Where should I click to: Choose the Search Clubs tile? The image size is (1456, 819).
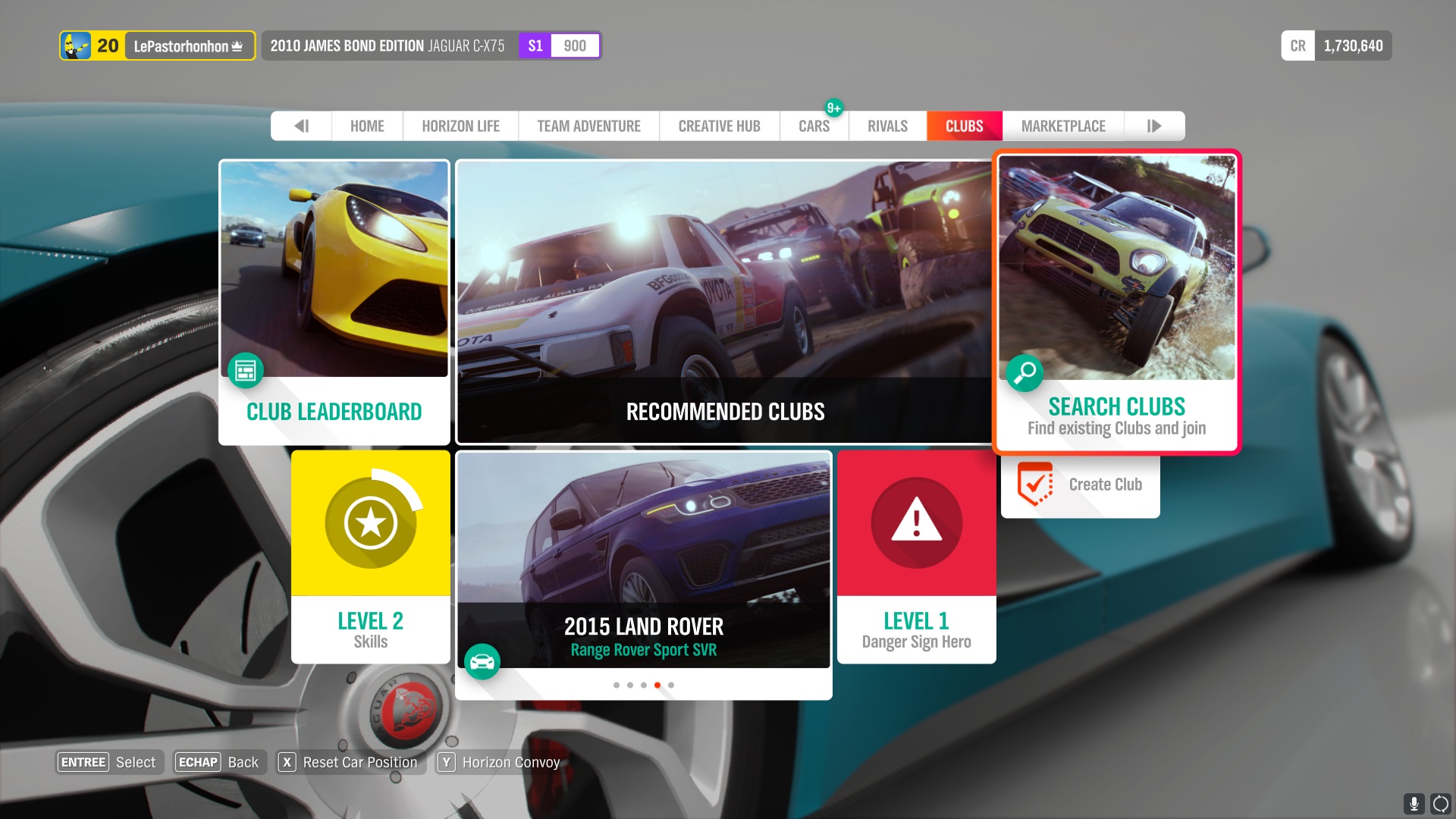(x=1116, y=302)
